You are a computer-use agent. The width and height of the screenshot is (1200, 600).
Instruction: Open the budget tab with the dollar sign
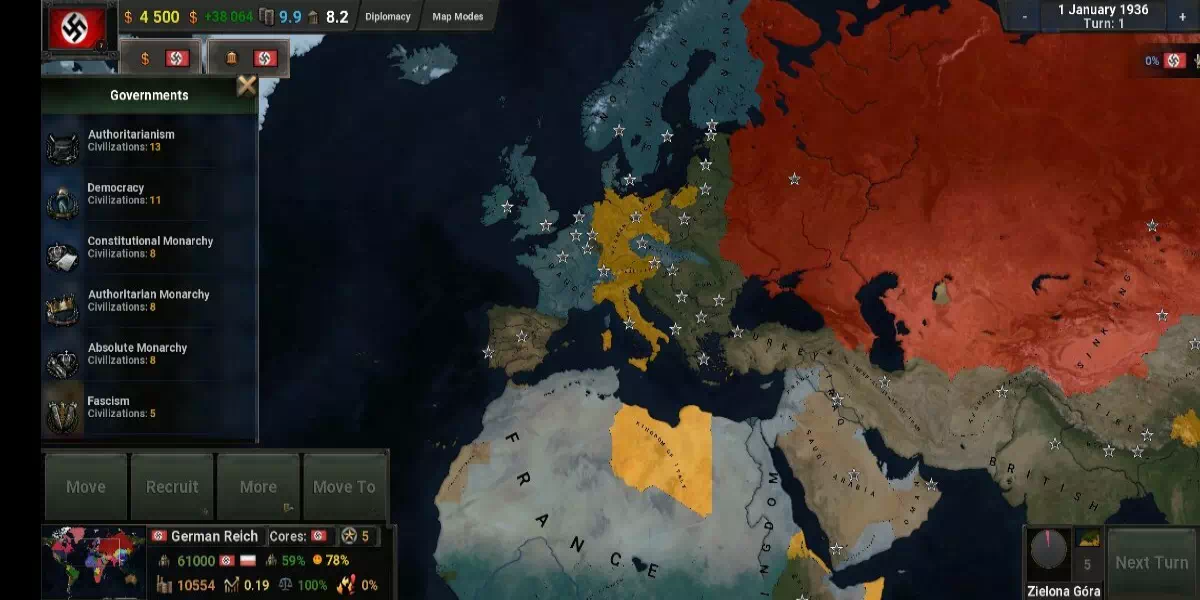pyautogui.click(x=162, y=58)
